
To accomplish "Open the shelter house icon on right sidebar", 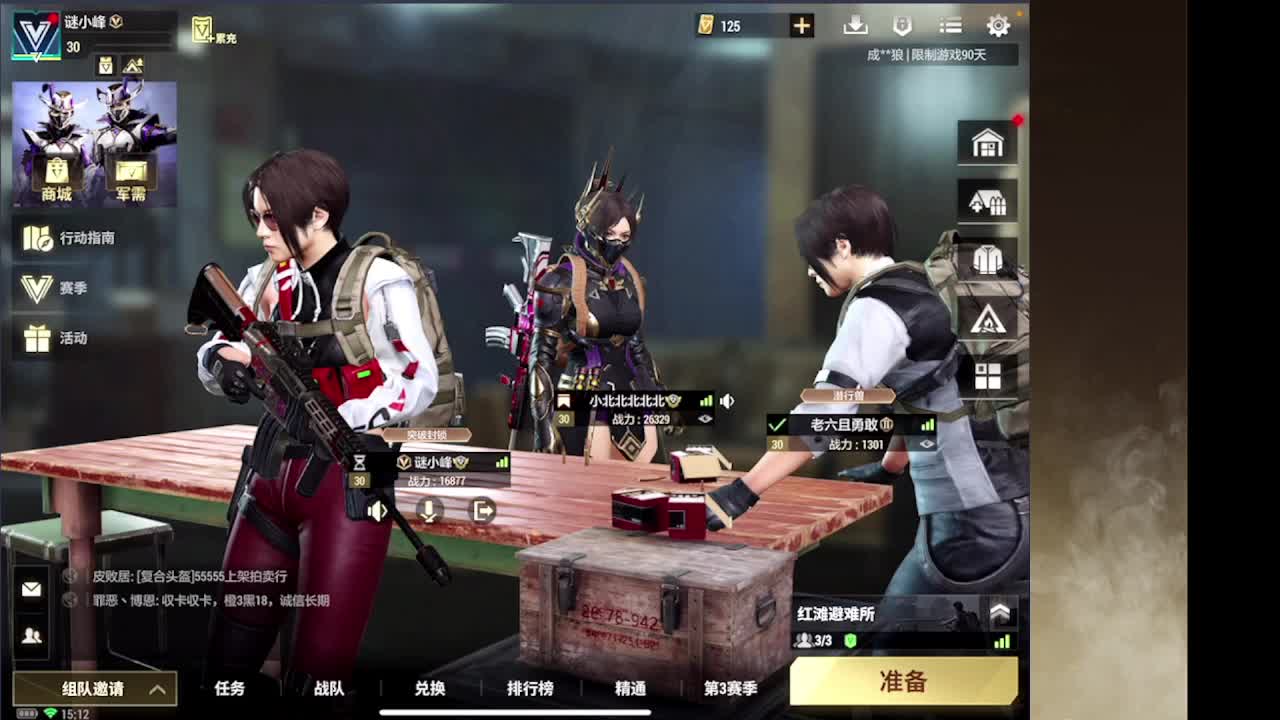I will click(x=986, y=201).
